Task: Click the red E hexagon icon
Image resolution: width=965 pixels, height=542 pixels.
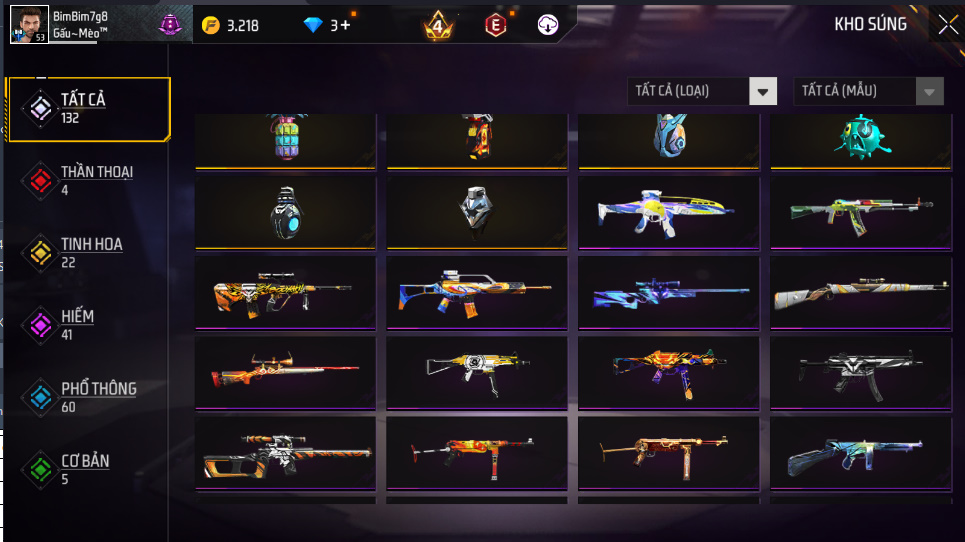Action: (x=495, y=25)
